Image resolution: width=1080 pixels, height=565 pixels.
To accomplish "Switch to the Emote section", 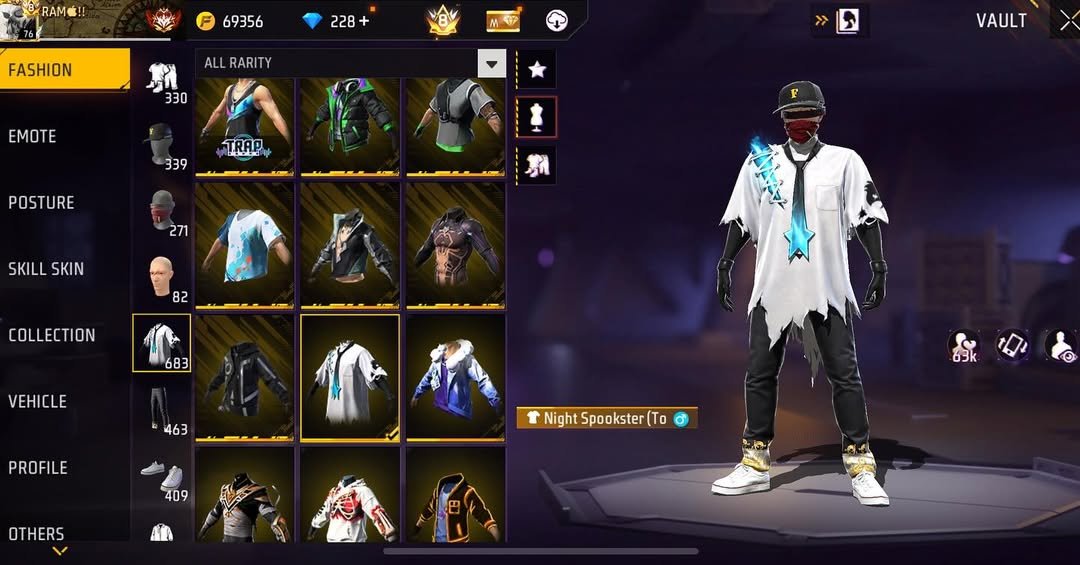I will (33, 136).
